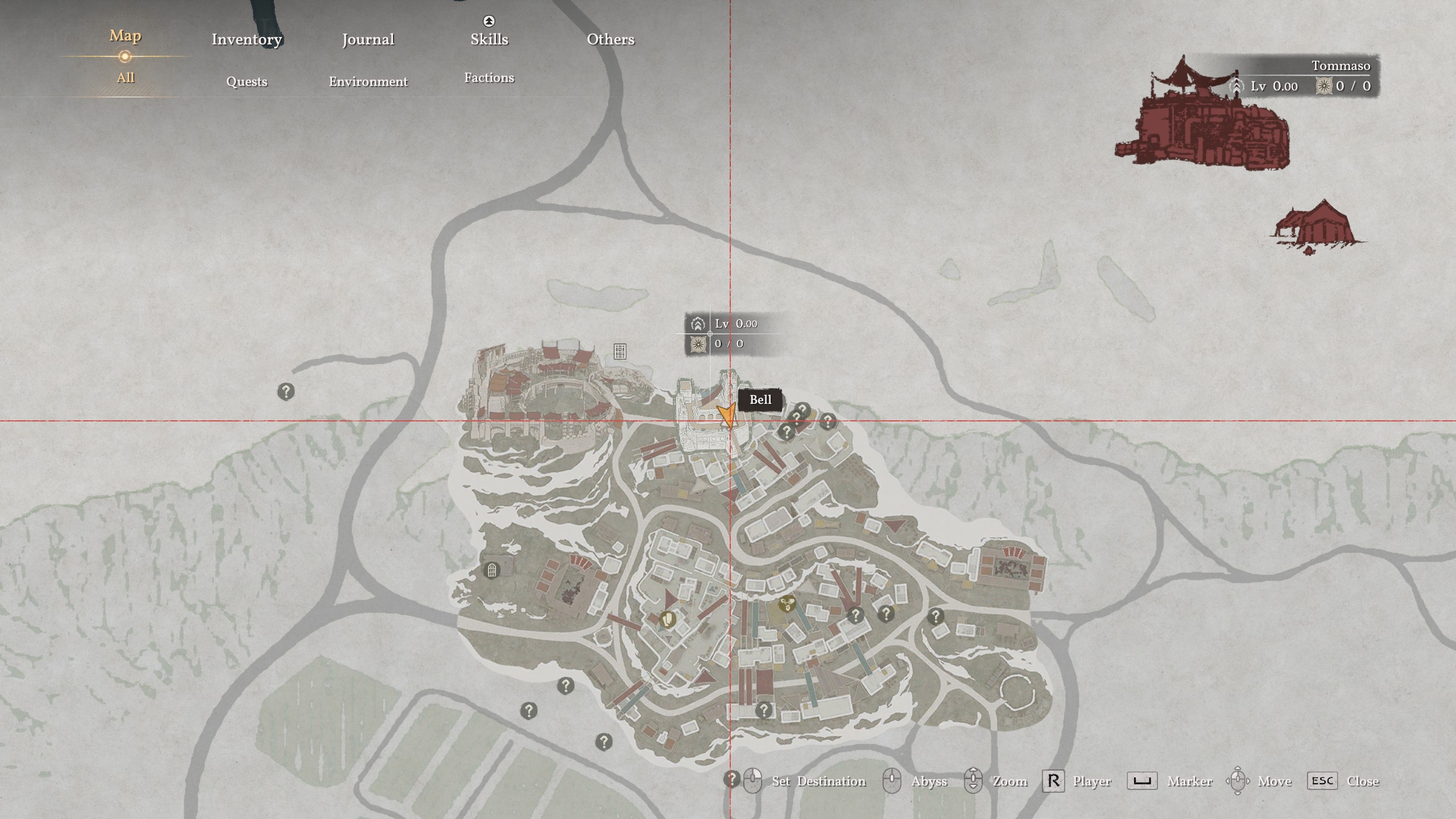Click the gate marker on the map
Viewport: 1456px width, 819px height.
[x=491, y=569]
